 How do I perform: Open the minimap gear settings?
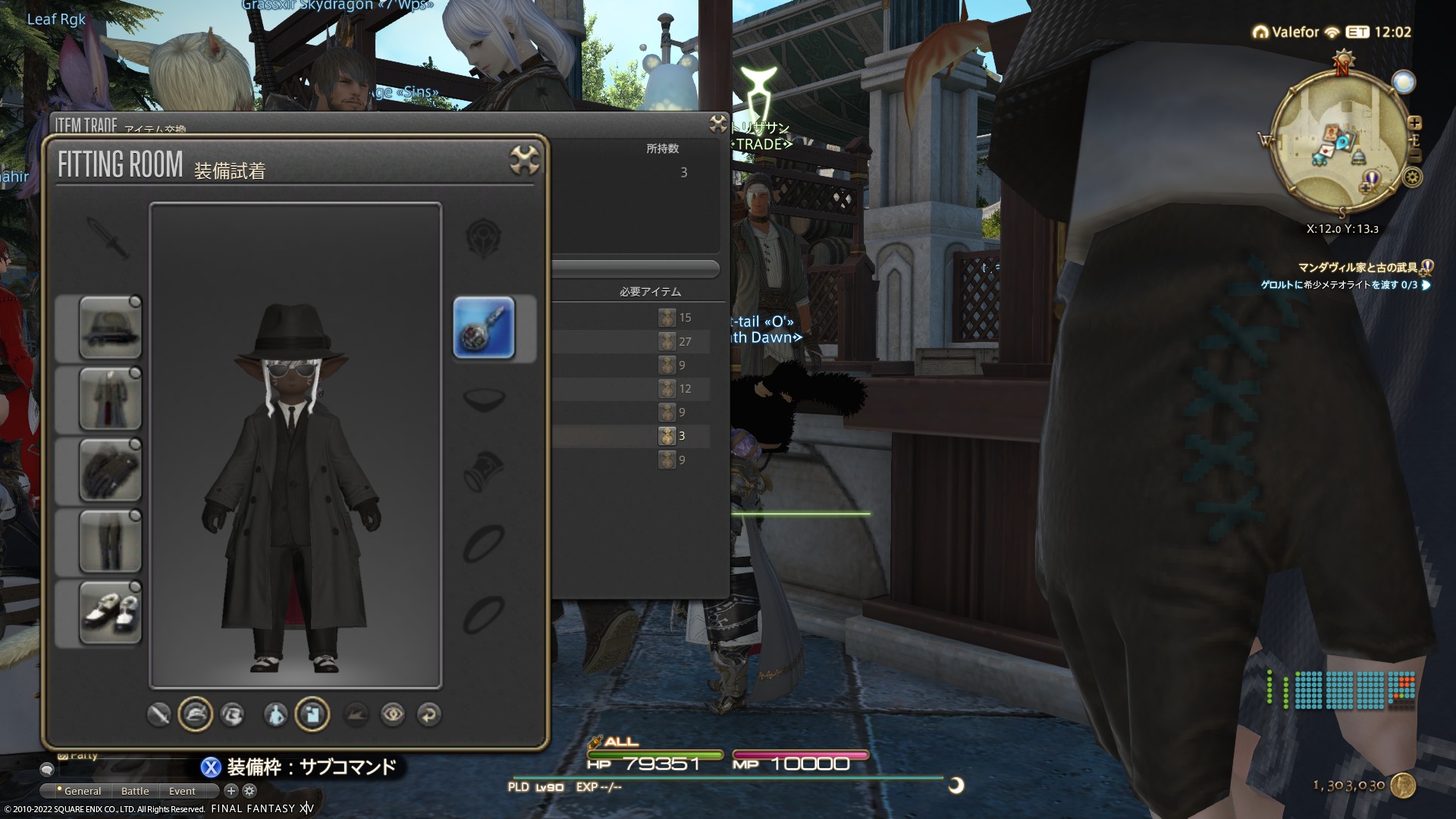(1413, 177)
